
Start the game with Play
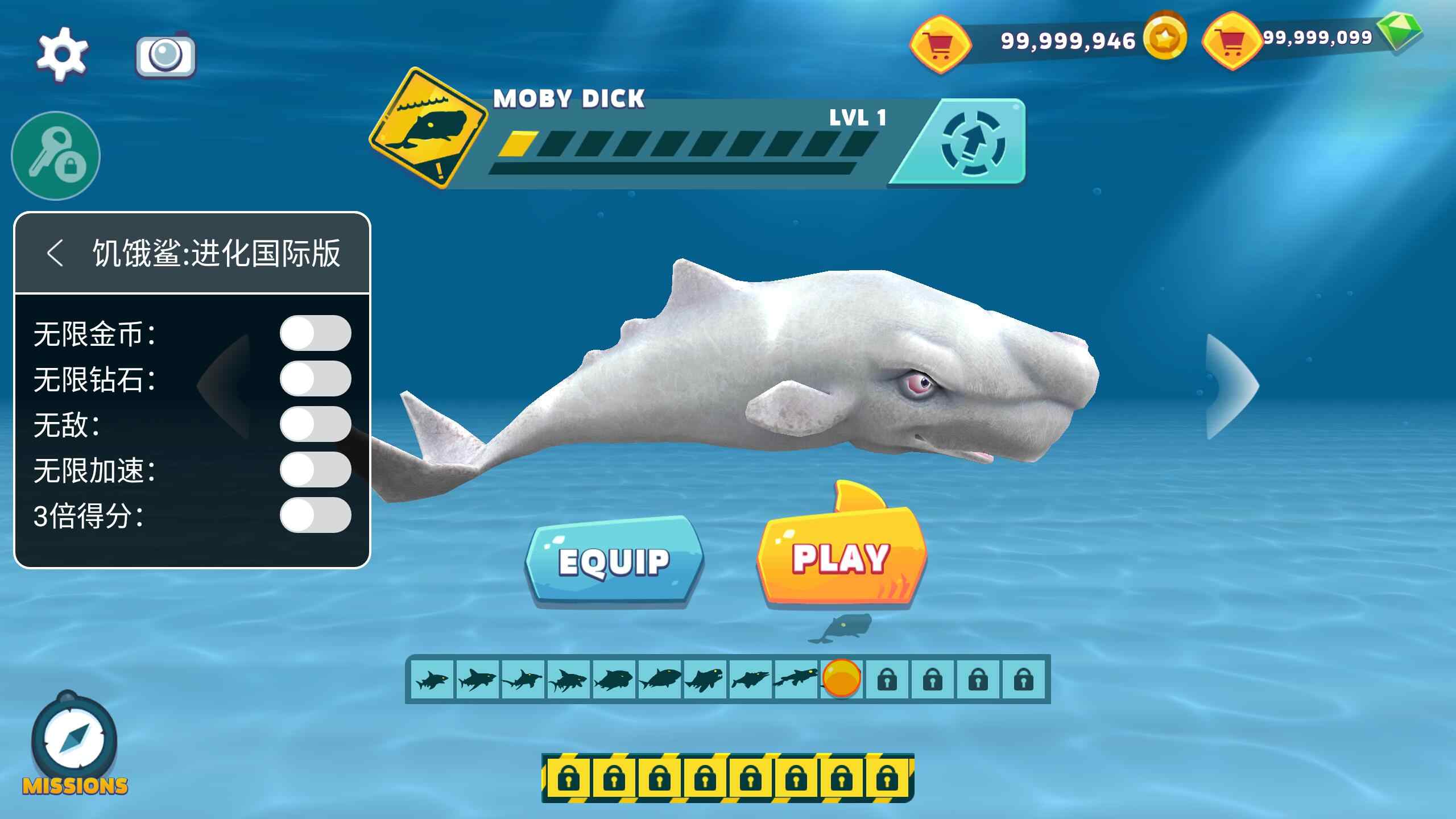841,557
